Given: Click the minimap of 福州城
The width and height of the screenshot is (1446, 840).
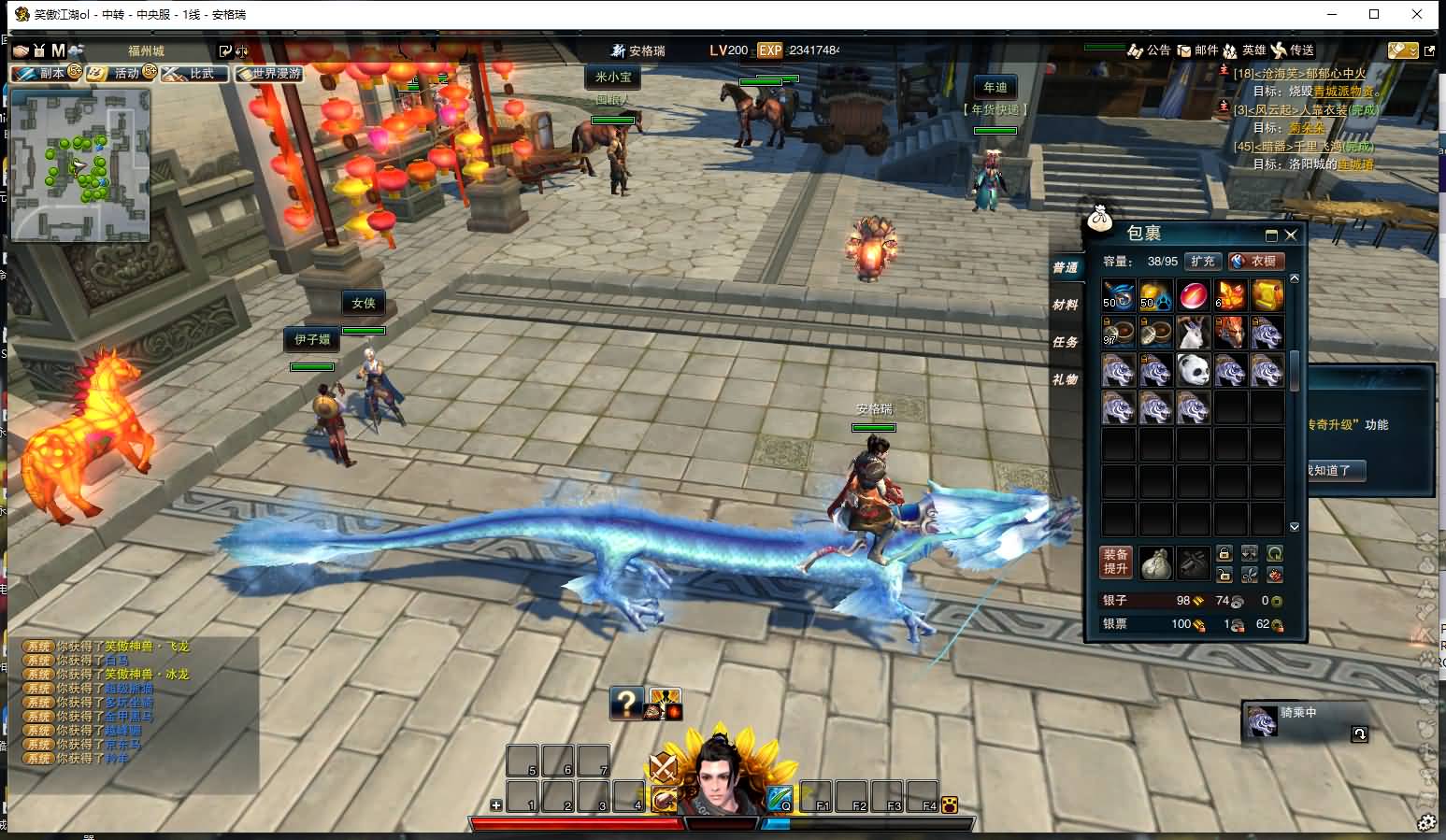Looking at the screenshot, I should pos(80,164).
